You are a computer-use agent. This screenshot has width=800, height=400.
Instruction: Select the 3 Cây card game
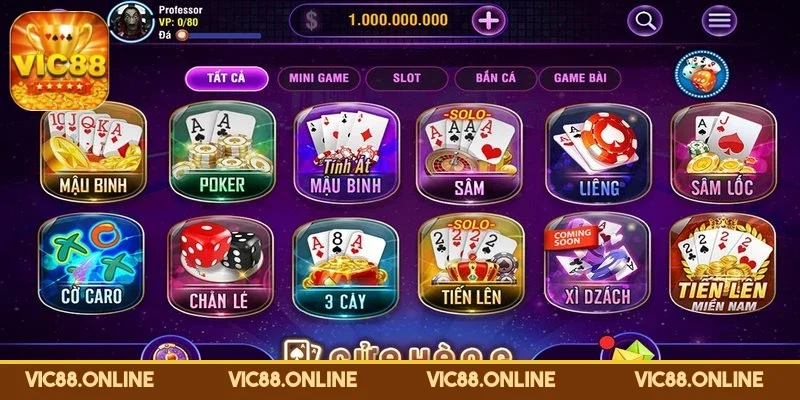342,264
